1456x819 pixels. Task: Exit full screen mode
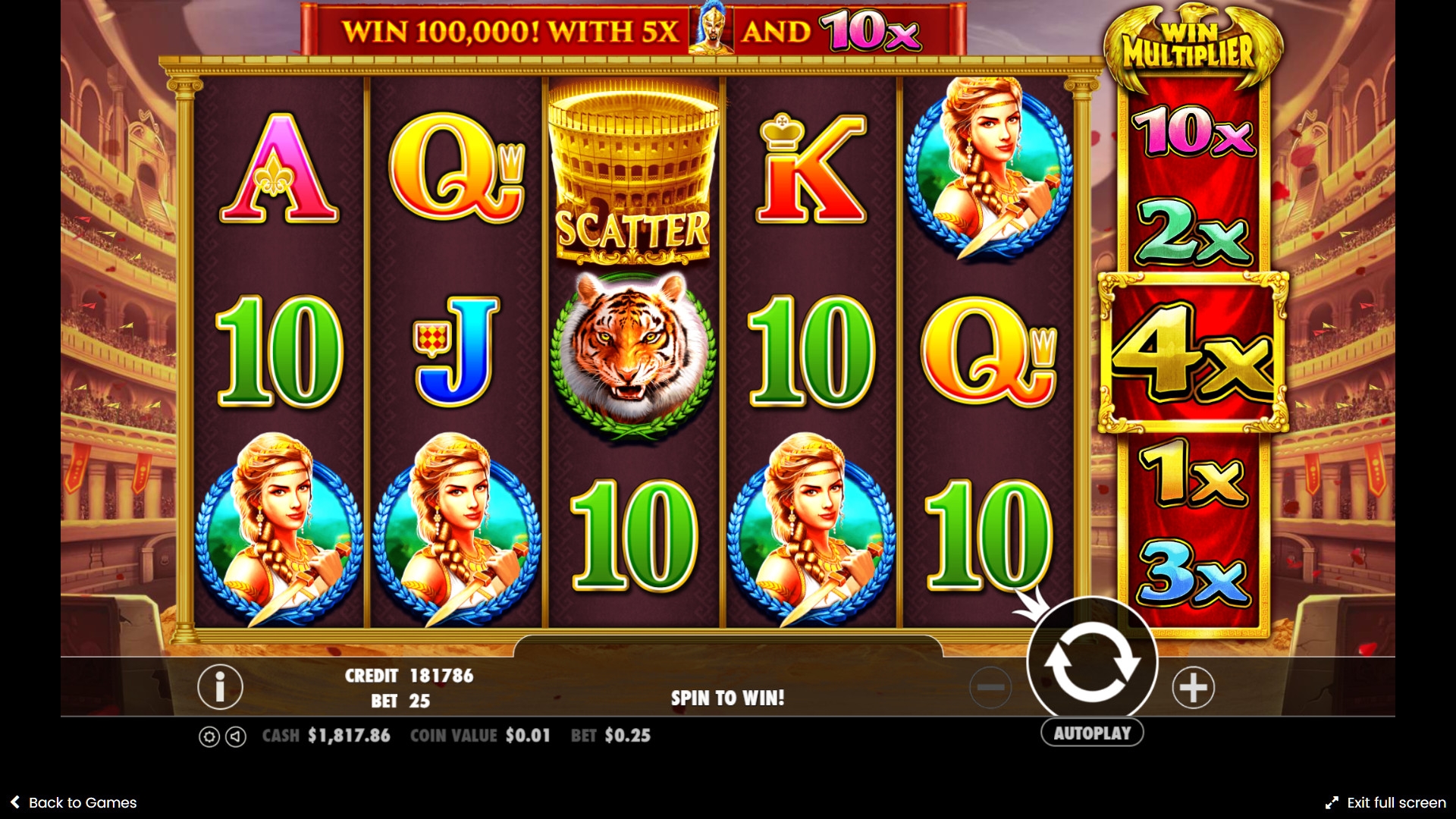pos(1385,802)
